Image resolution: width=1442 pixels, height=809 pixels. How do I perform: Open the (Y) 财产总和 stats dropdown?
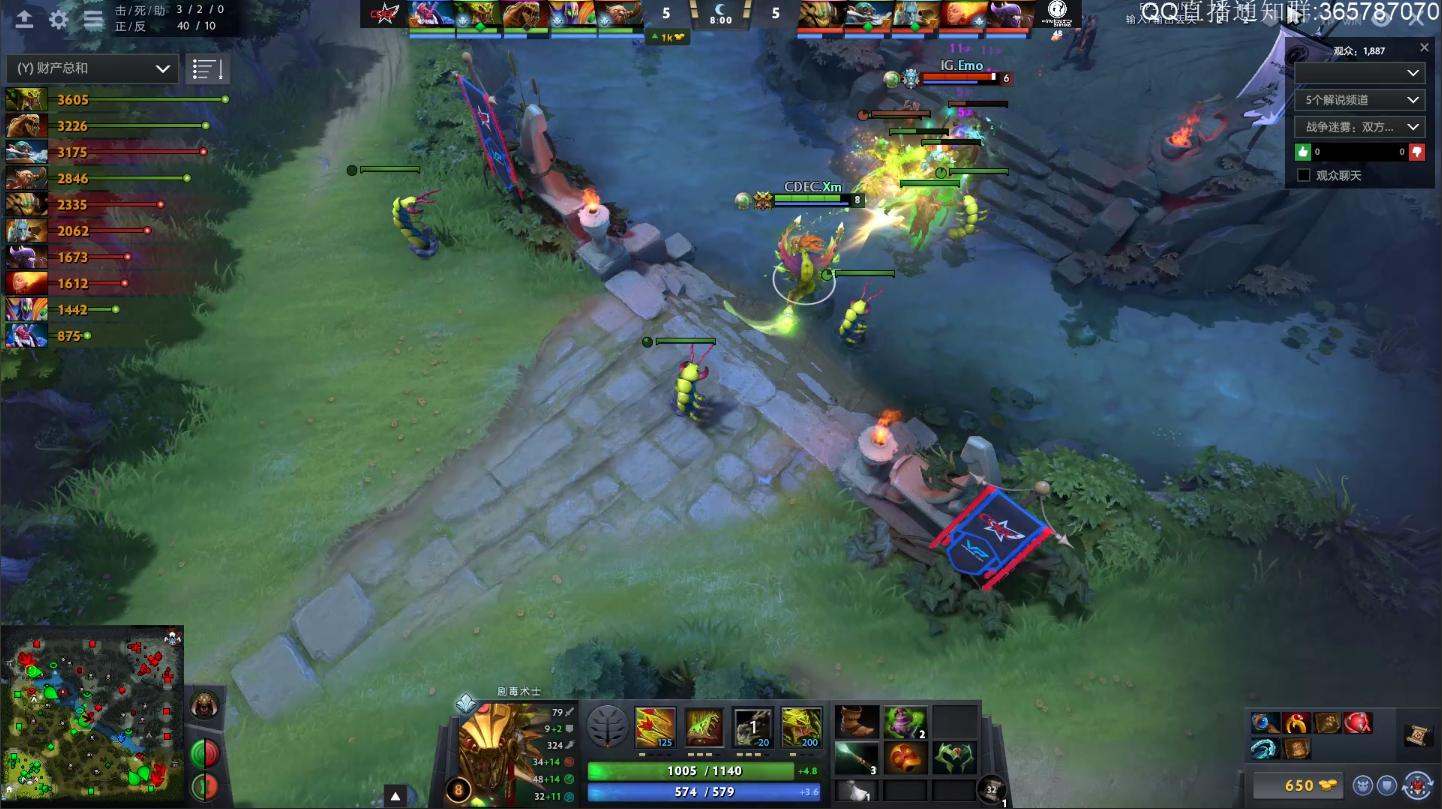coord(90,68)
